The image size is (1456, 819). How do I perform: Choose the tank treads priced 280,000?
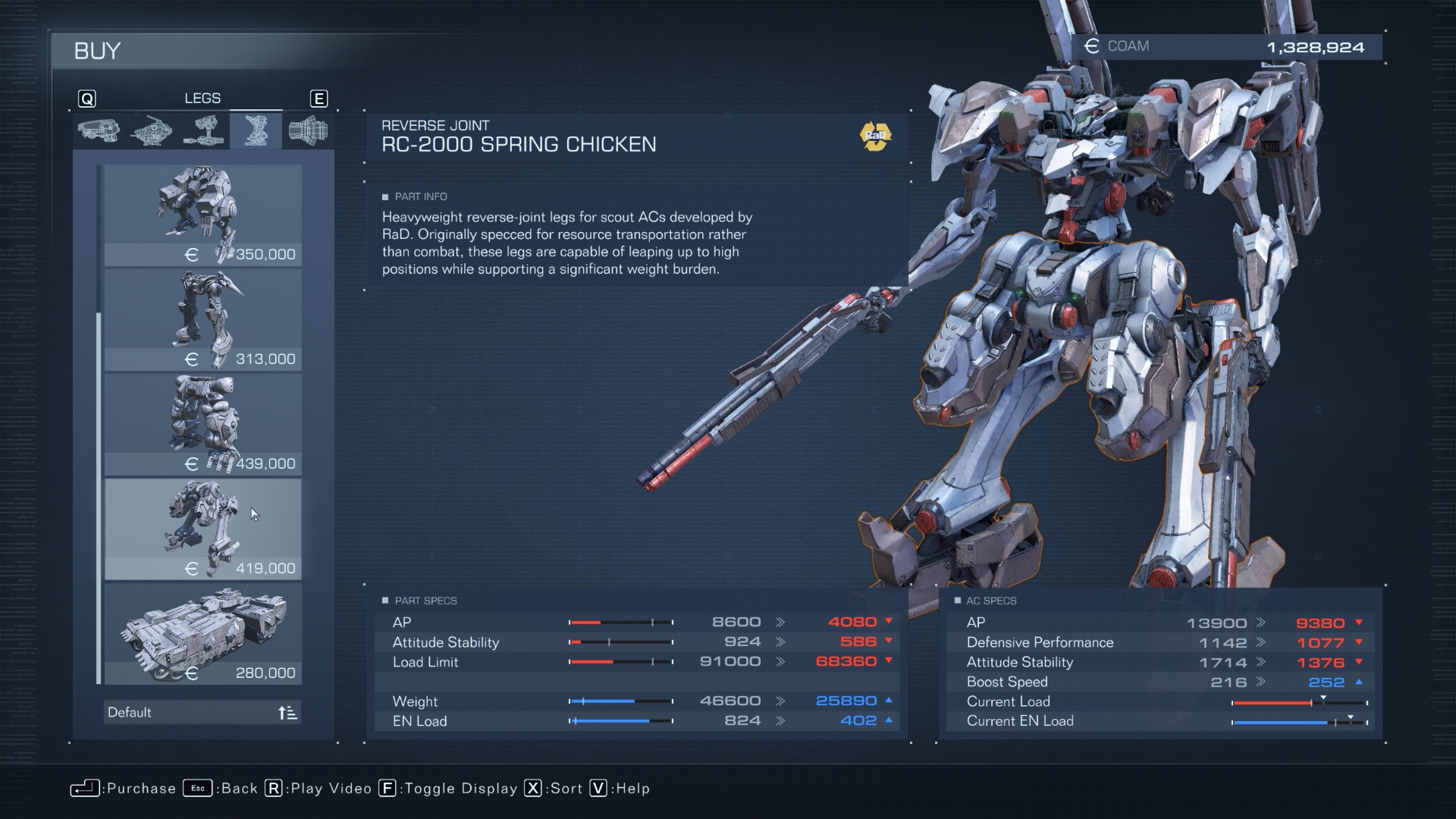202,633
